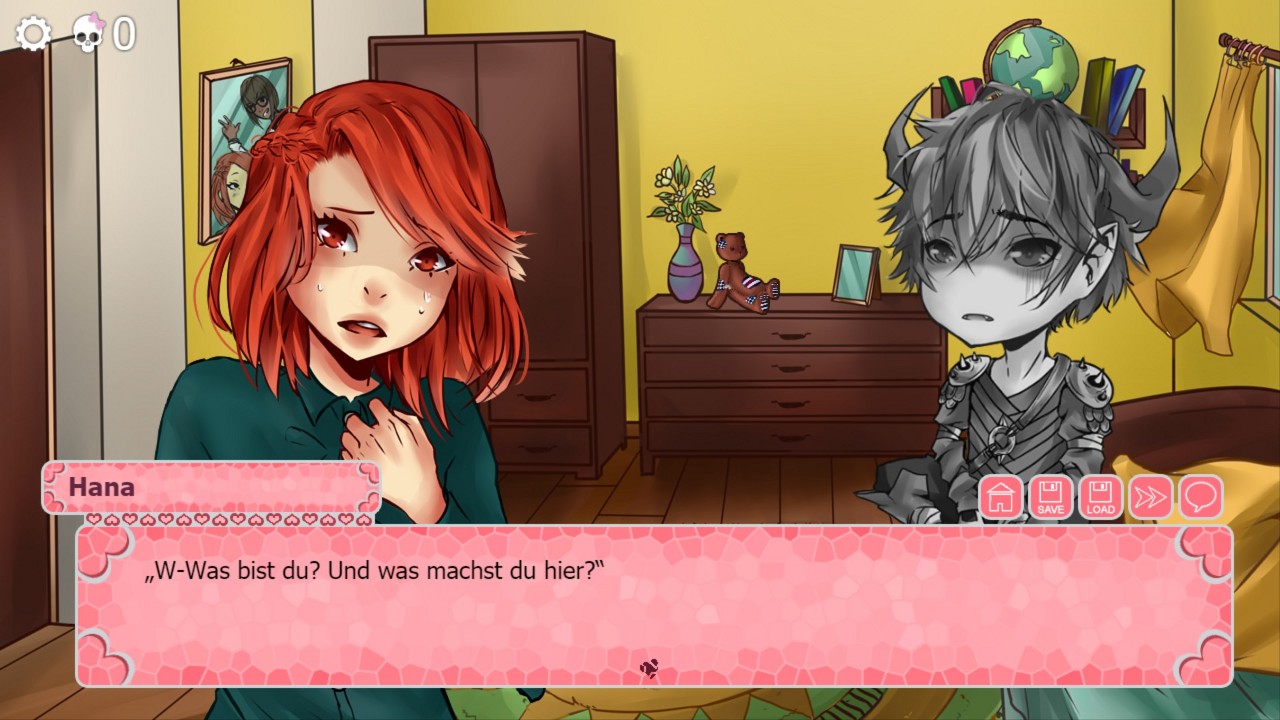
Task: Open the LOAD game button
Action: point(1100,497)
